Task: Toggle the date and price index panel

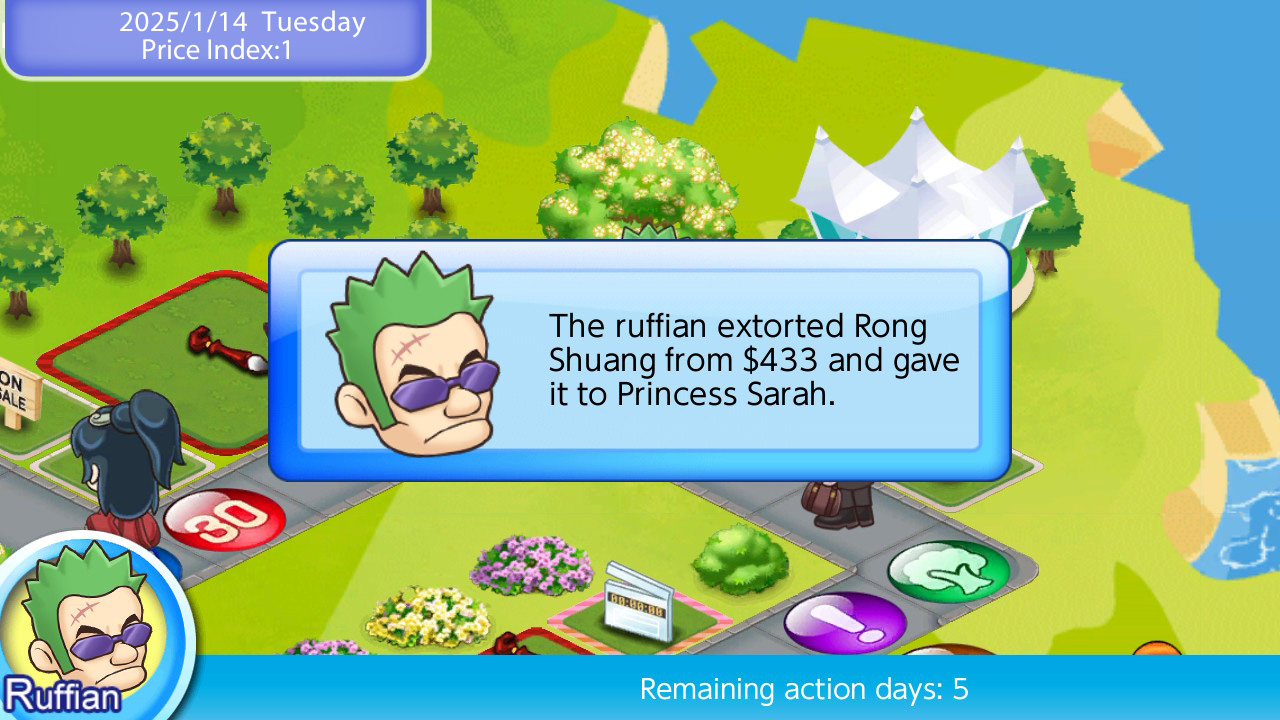Action: [x=214, y=37]
